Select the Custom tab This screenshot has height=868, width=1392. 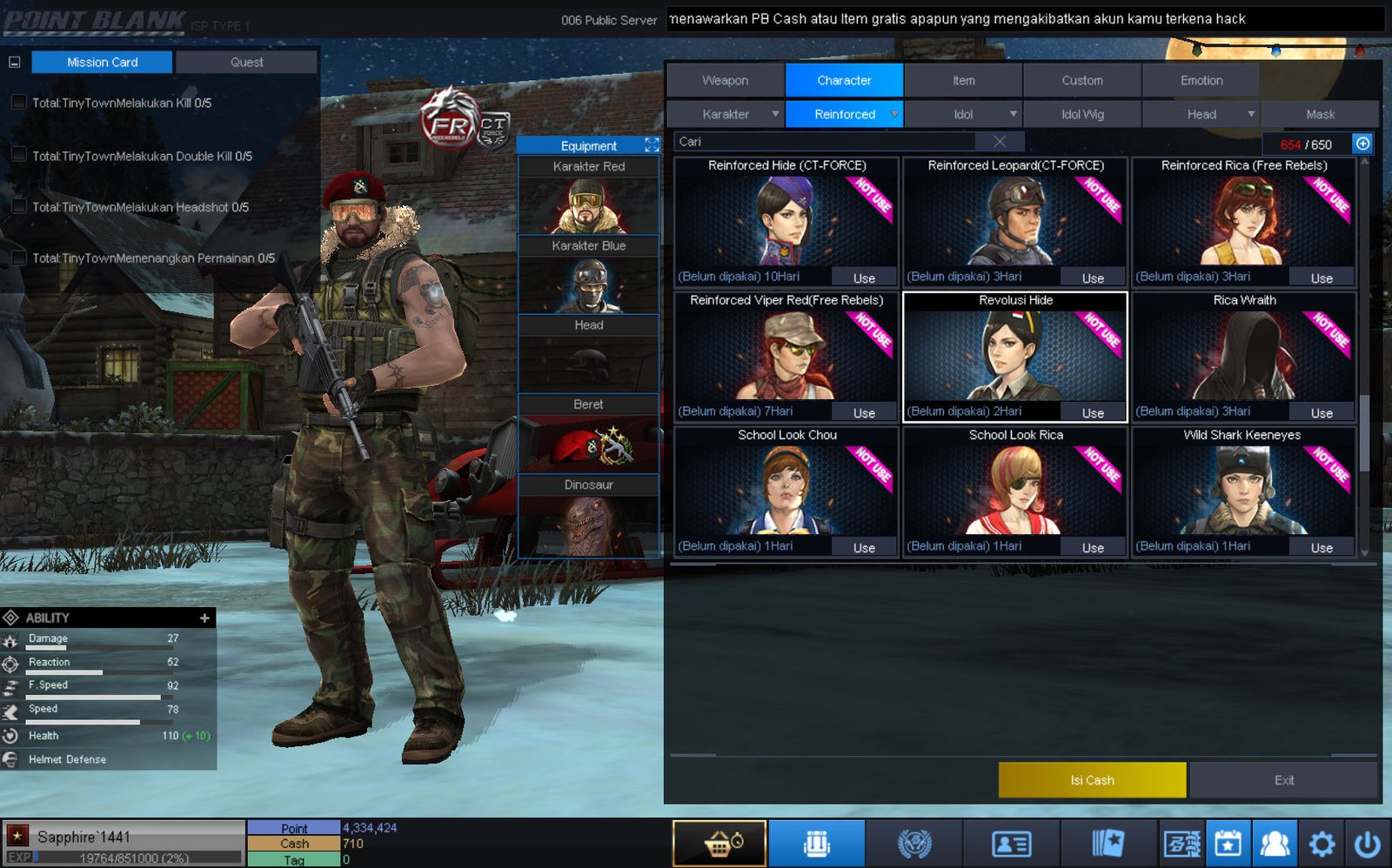pos(1081,80)
